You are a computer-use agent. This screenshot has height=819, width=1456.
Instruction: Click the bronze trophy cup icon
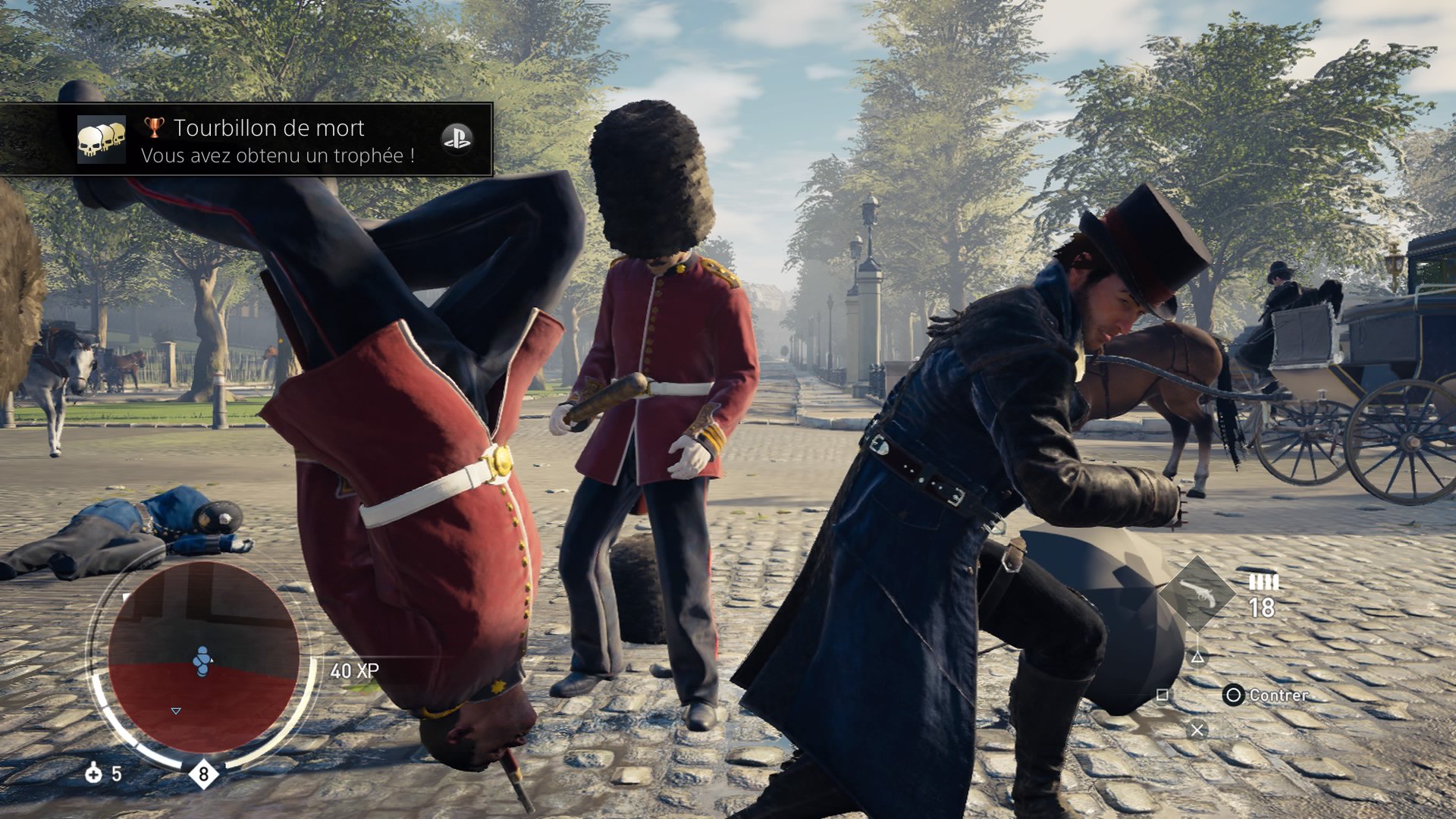(x=154, y=127)
